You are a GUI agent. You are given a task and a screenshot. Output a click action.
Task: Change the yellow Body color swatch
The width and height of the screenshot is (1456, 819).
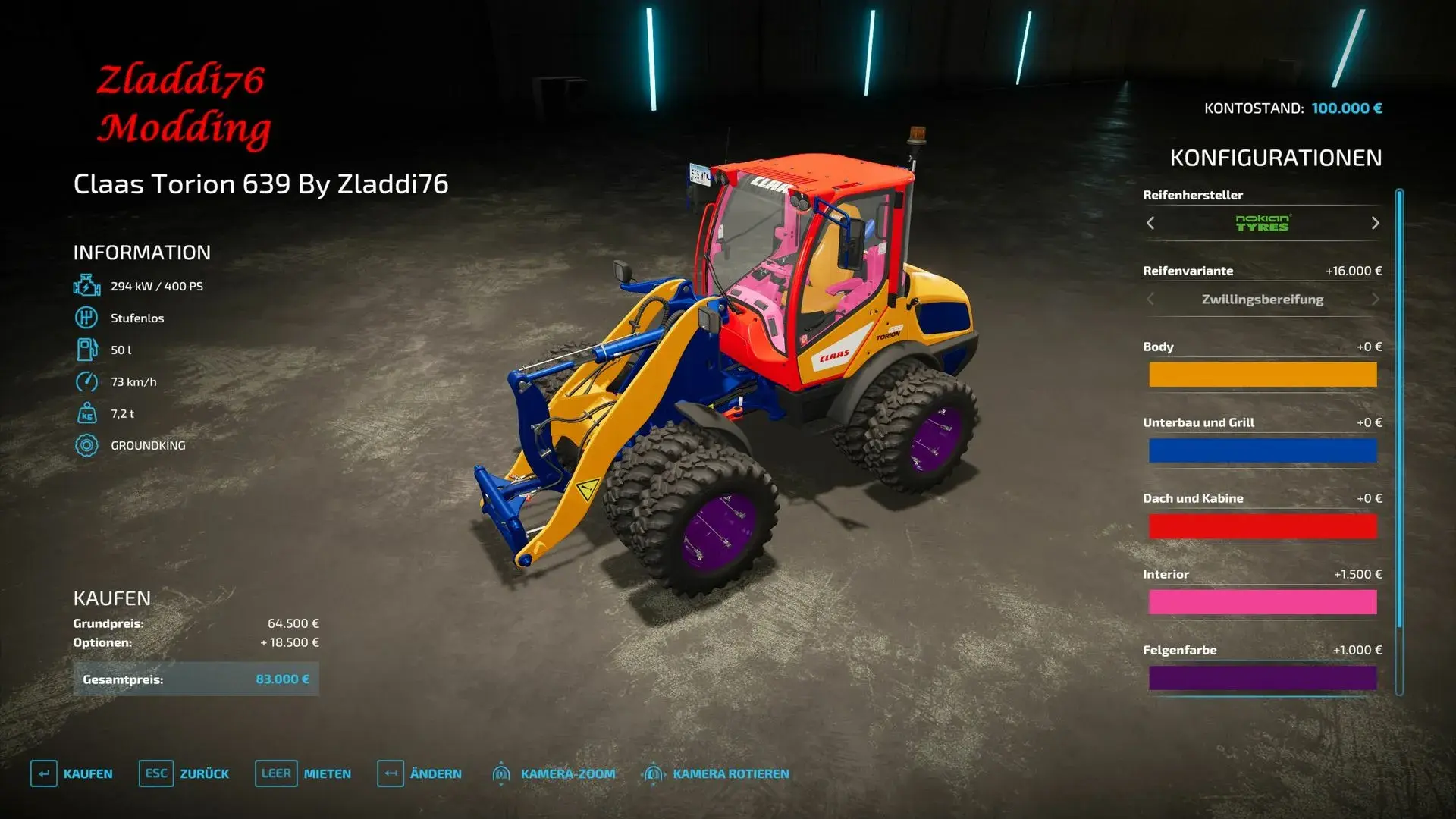click(x=1263, y=375)
